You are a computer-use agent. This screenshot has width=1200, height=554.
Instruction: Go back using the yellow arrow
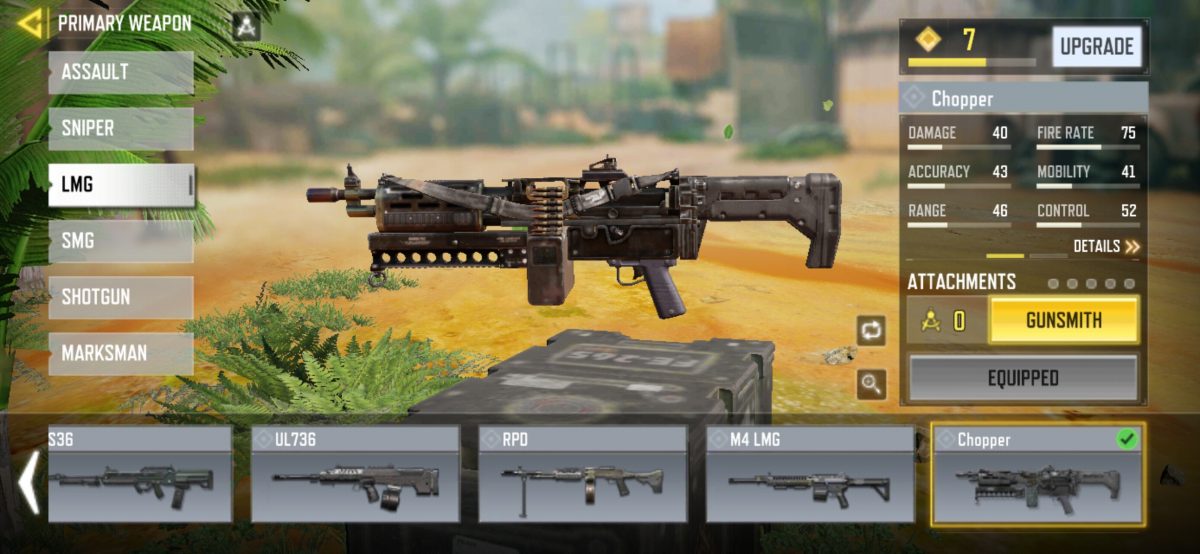pyautogui.click(x=30, y=23)
